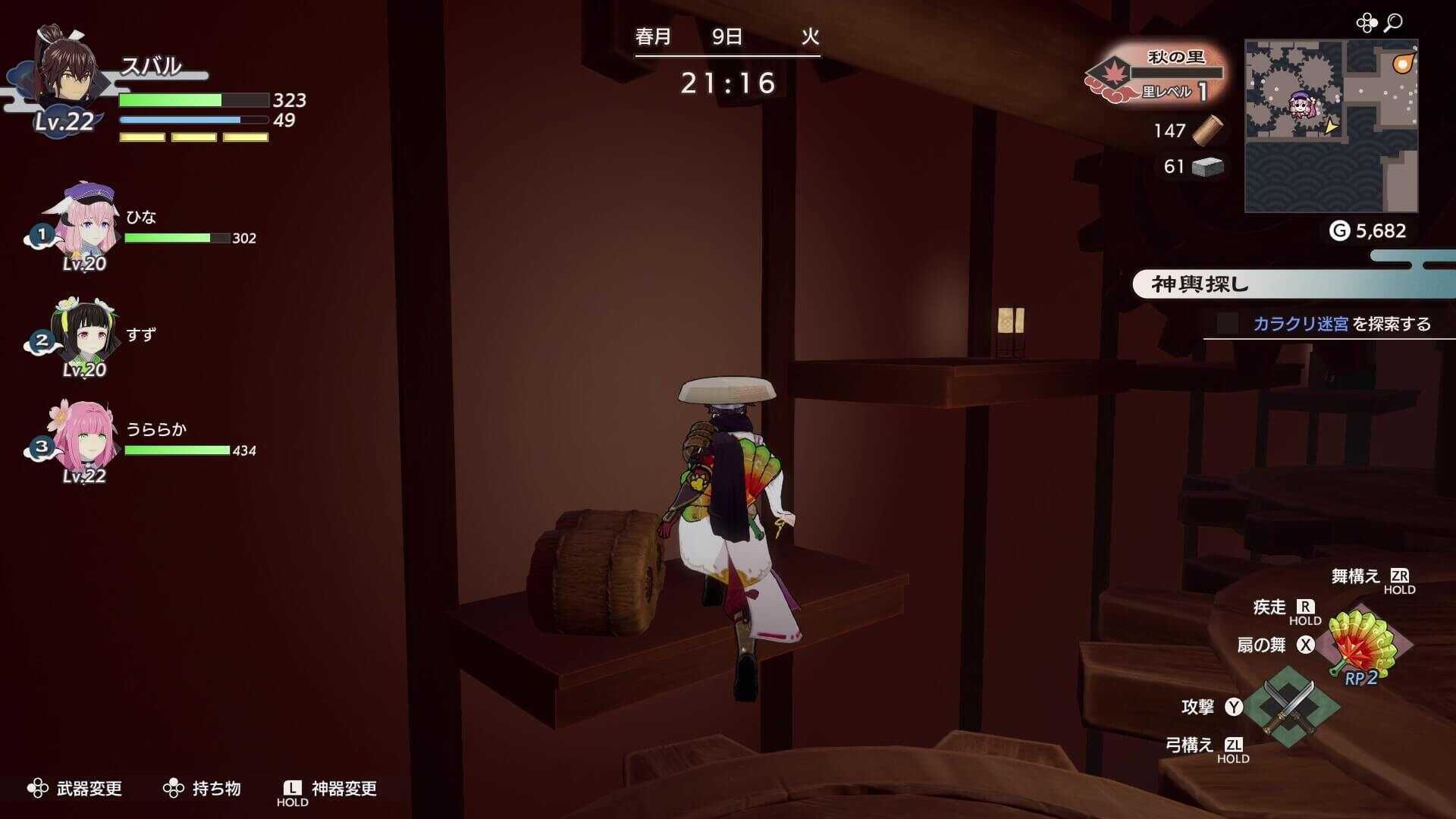Open 武器変更 with its d-pad icon
The image size is (1456, 819).
click(x=36, y=789)
